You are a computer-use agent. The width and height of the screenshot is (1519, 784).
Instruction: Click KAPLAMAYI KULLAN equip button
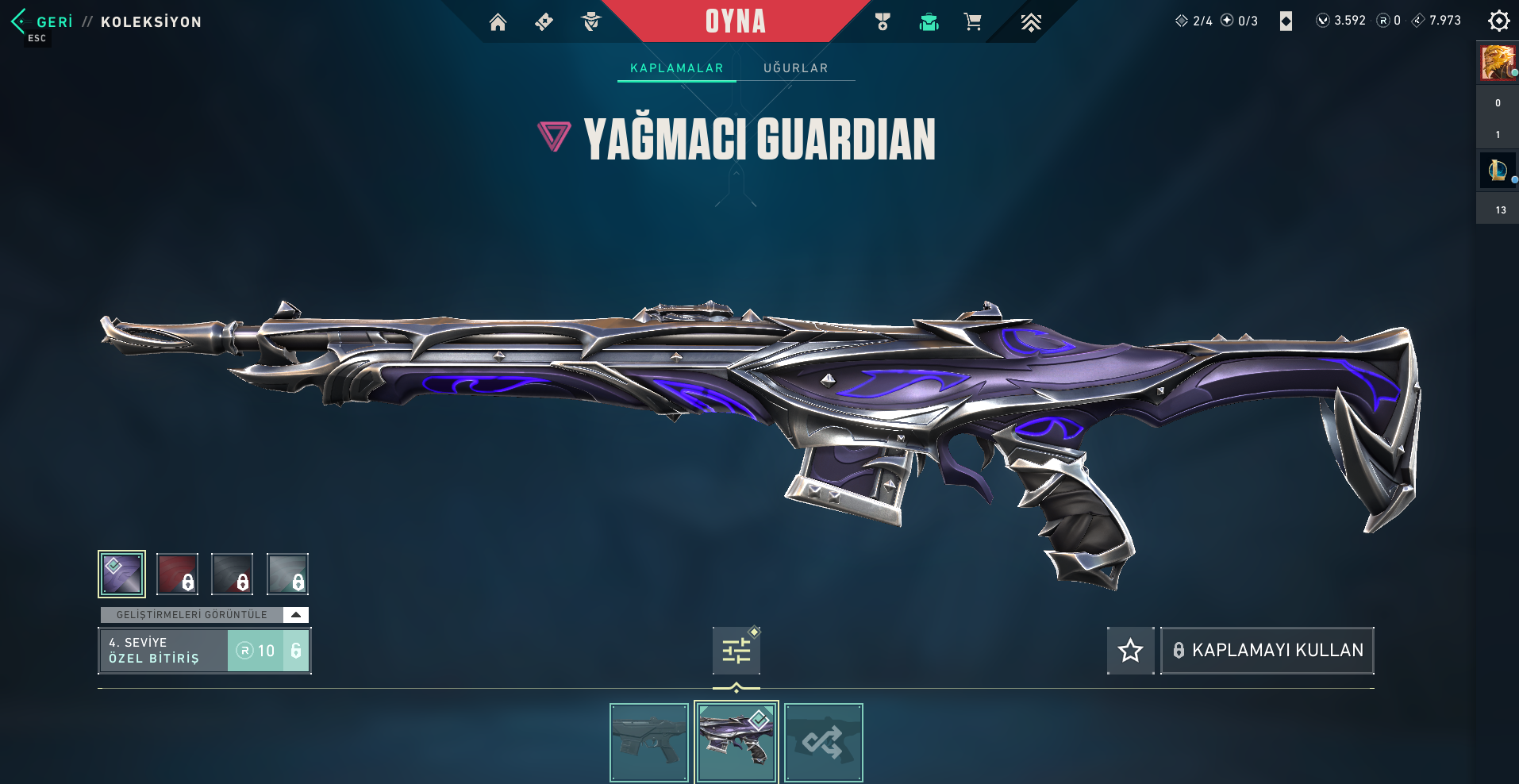[1267, 651]
